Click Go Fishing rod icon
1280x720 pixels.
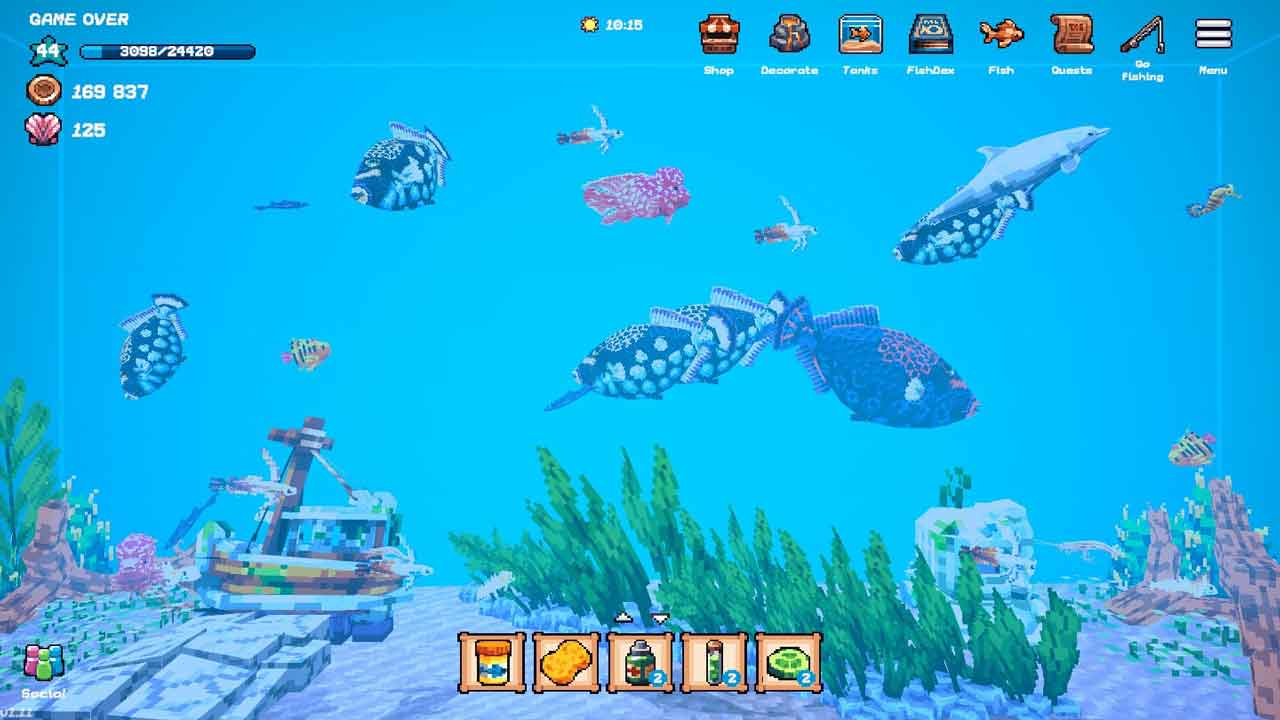[x=1142, y=36]
